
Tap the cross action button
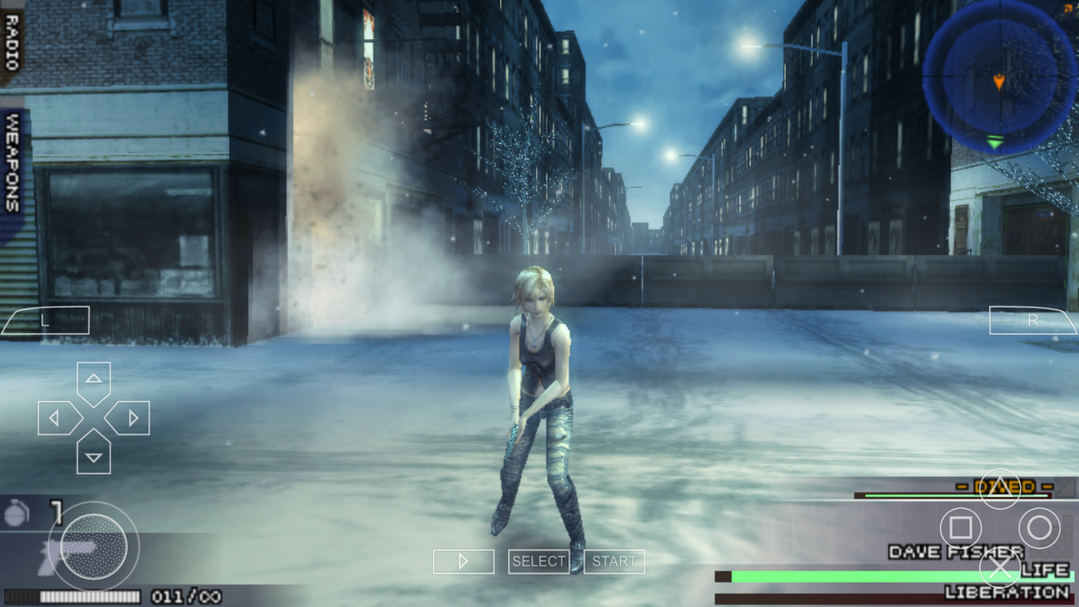point(999,568)
